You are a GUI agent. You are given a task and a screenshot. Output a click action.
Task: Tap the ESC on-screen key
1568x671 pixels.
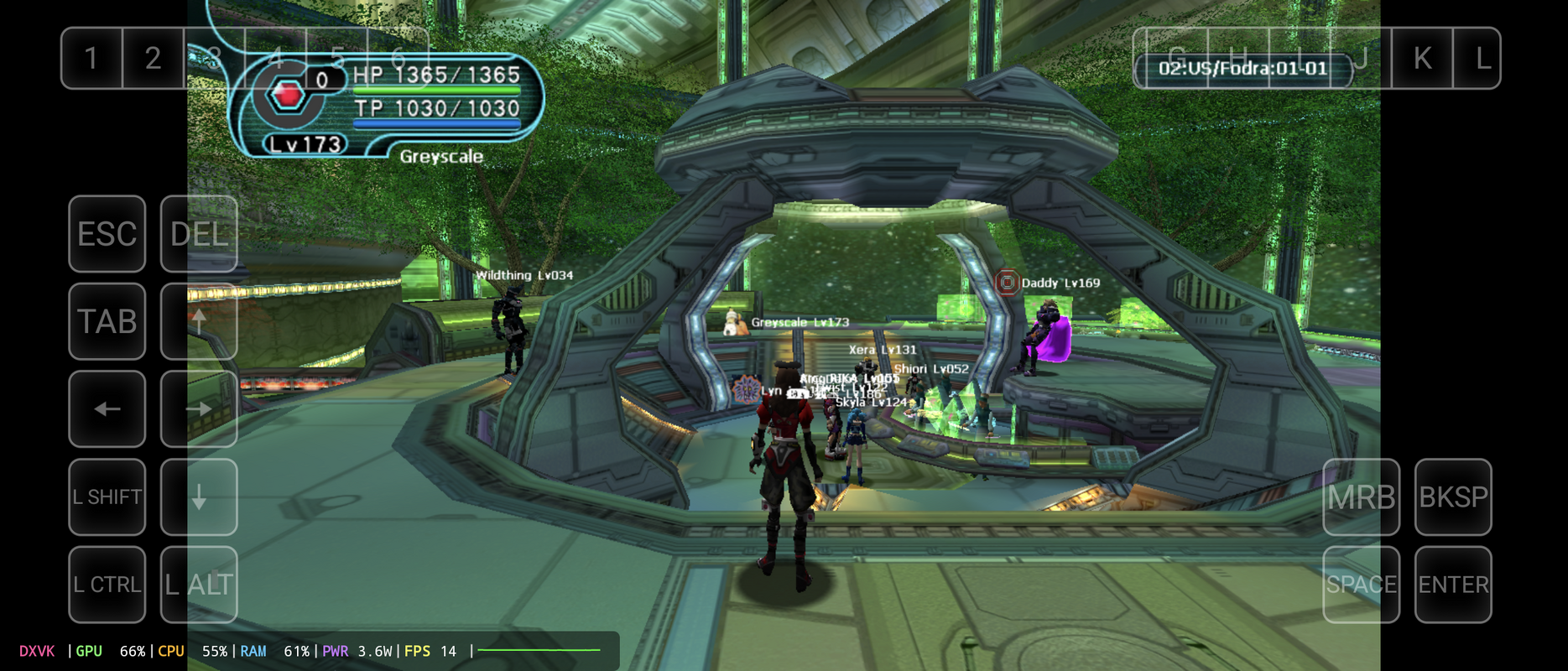pyautogui.click(x=107, y=234)
